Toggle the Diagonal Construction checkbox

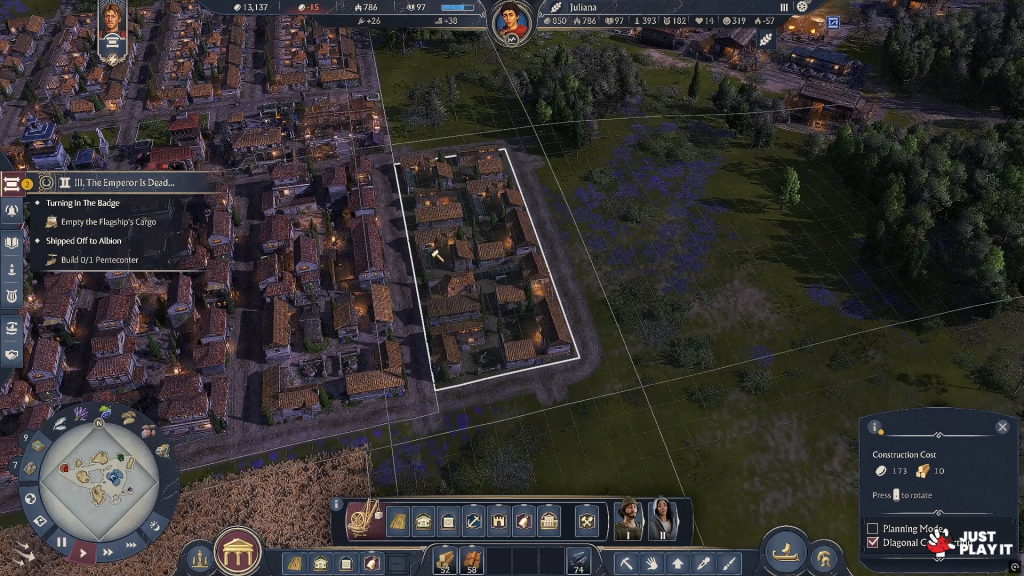click(872, 543)
